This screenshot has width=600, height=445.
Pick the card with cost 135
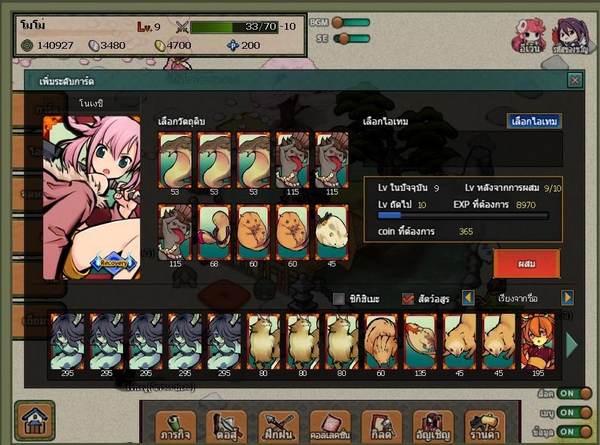[420, 341]
